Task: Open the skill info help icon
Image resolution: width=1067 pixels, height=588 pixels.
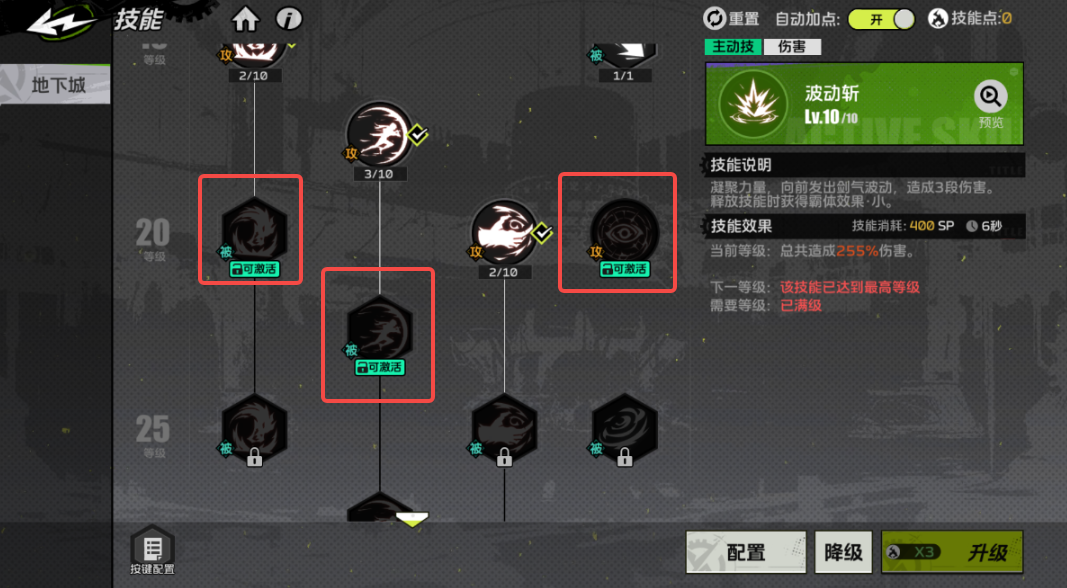Action: [289, 20]
